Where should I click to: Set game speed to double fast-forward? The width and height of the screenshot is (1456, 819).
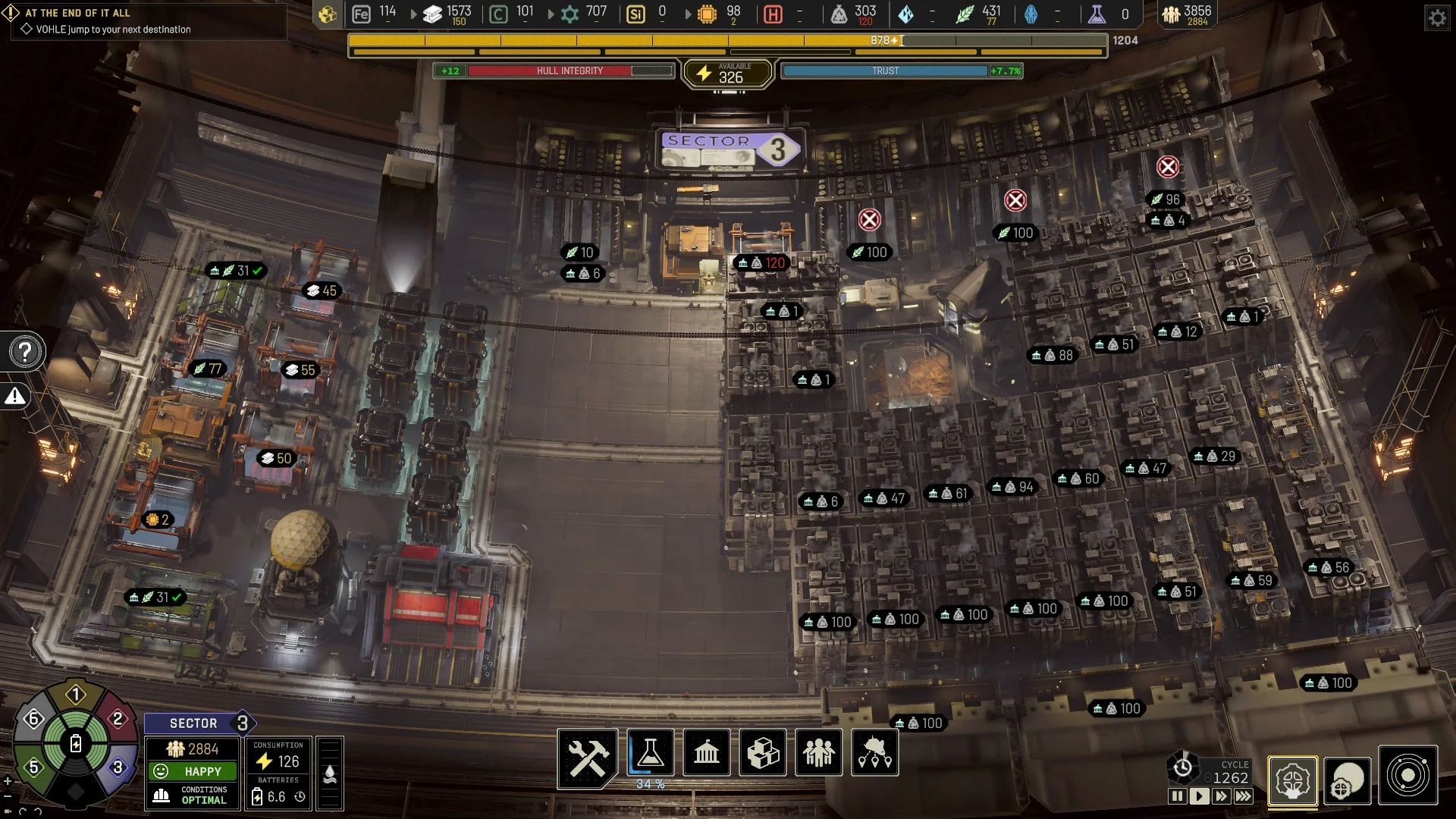[x=1221, y=796]
